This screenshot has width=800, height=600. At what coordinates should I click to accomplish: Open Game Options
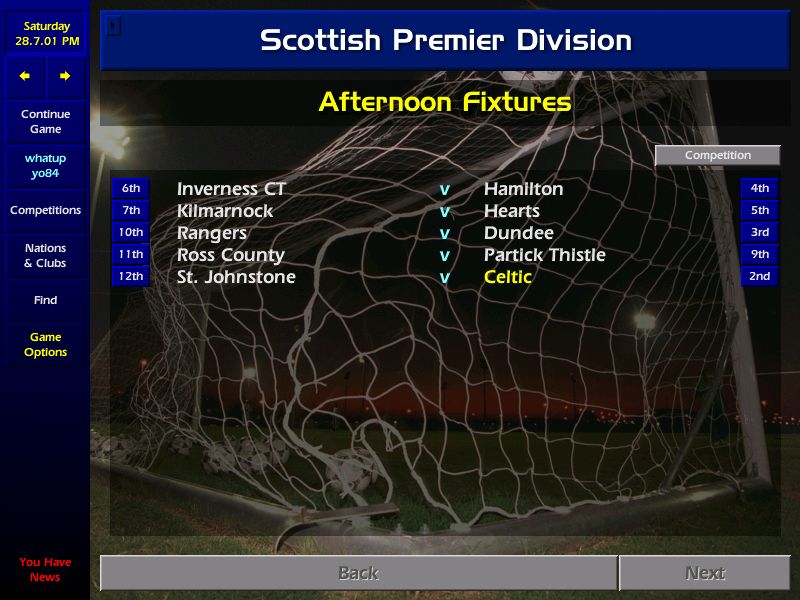45,345
